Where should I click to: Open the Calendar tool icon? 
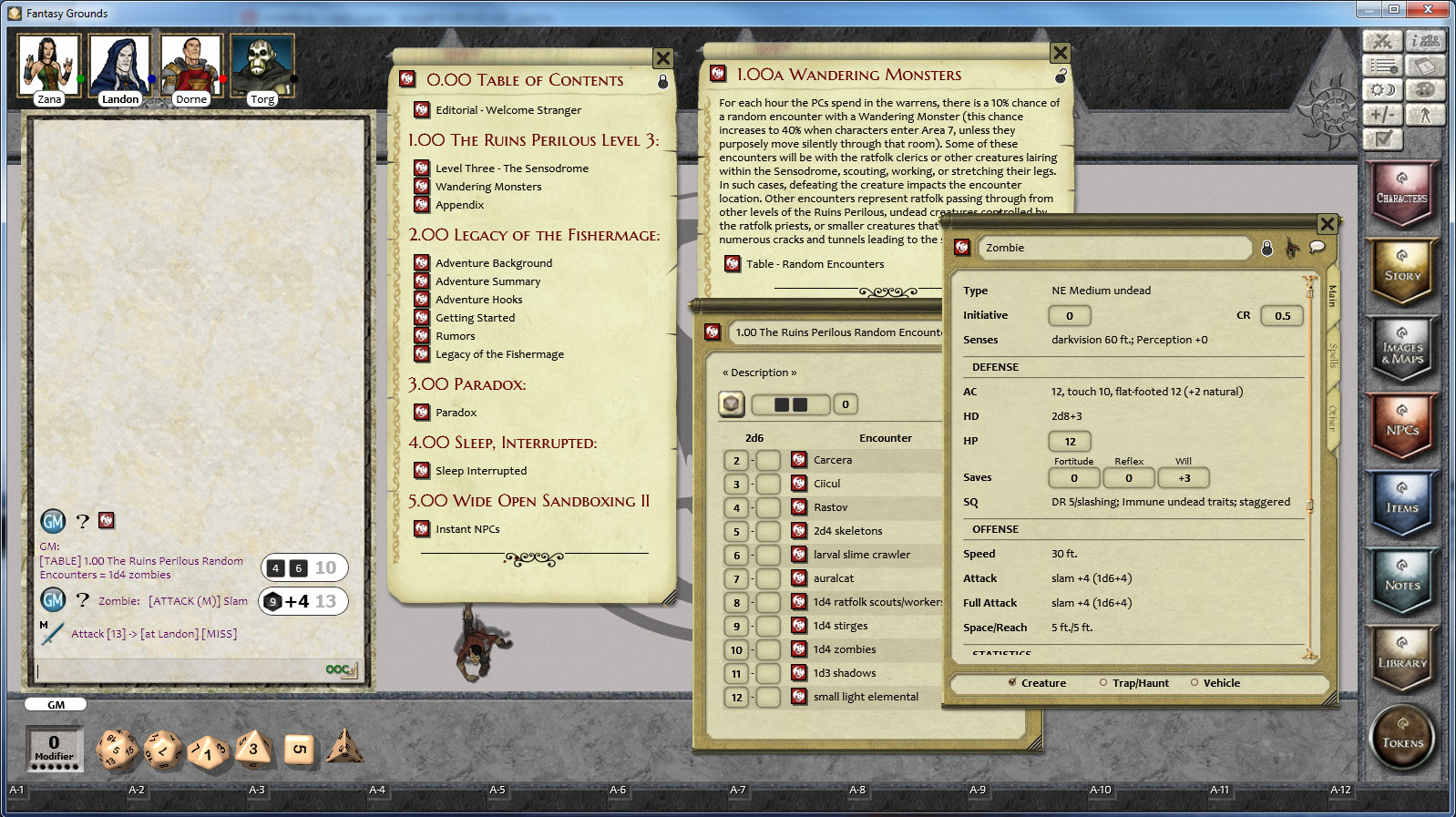(1426, 66)
